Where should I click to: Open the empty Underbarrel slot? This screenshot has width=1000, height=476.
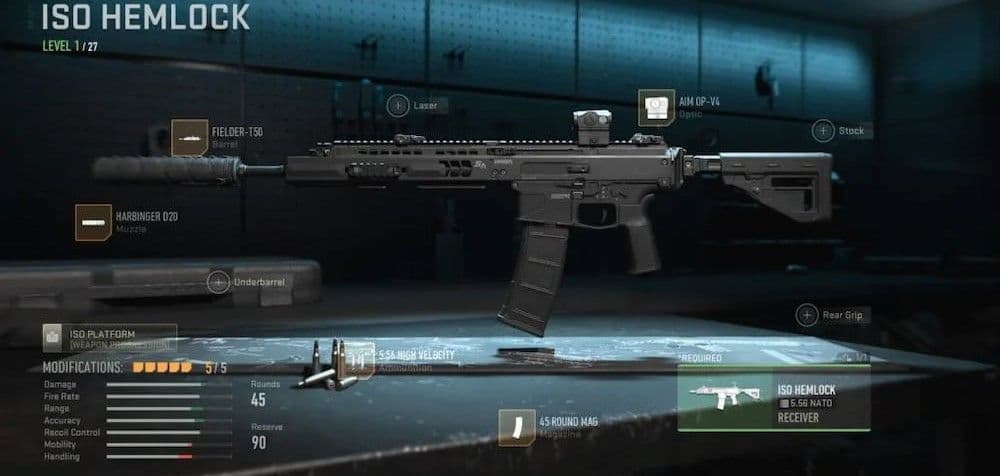tap(219, 282)
